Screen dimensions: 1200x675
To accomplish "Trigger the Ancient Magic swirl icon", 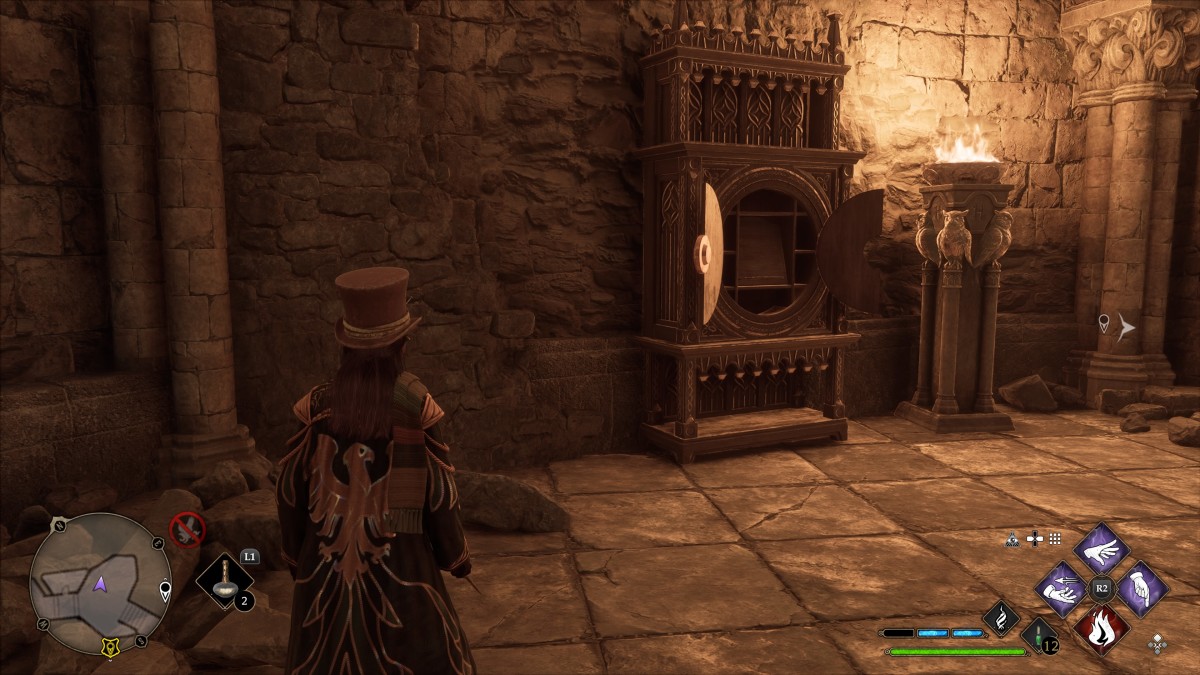I will [x=1001, y=618].
